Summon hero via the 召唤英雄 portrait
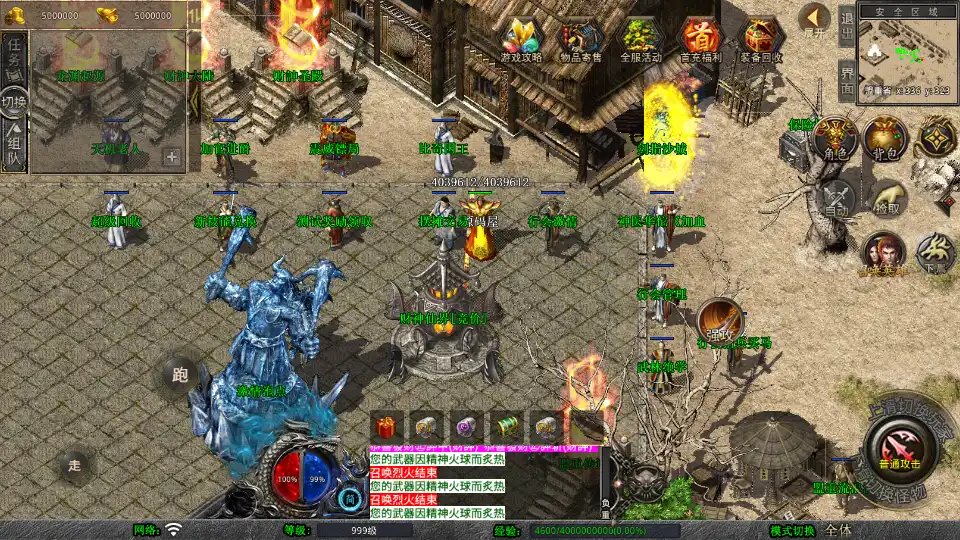Screen dimensions: 960x540 pyautogui.click(x=883, y=253)
